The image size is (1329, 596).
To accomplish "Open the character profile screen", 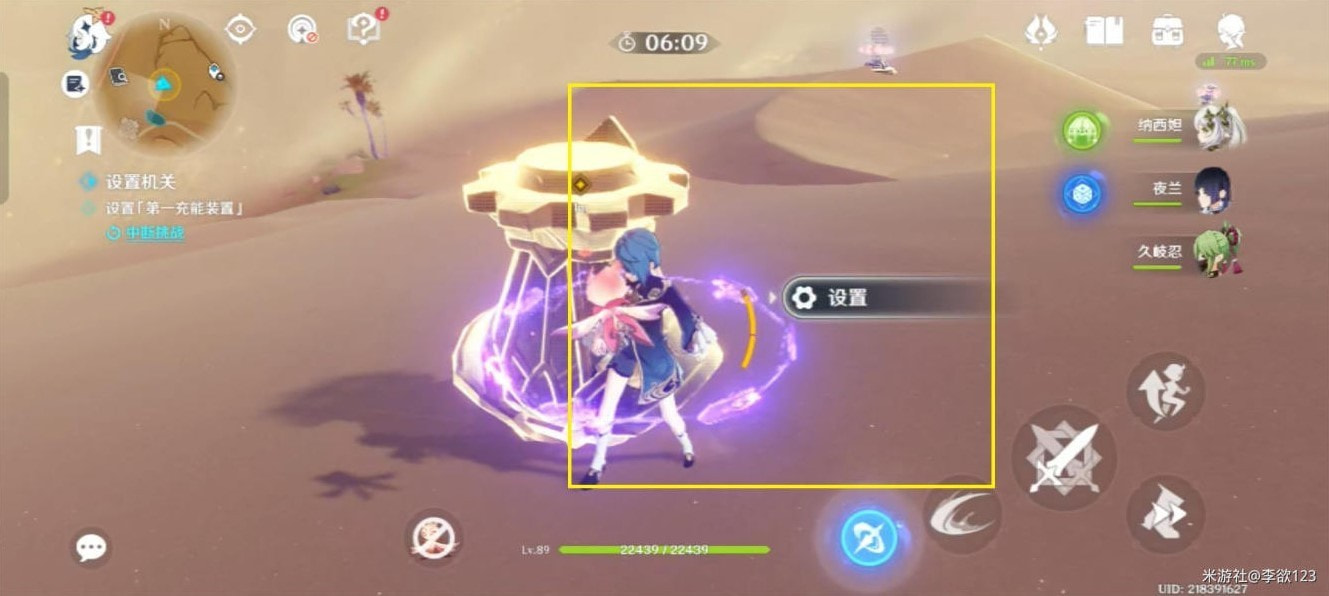I will [x=1233, y=31].
